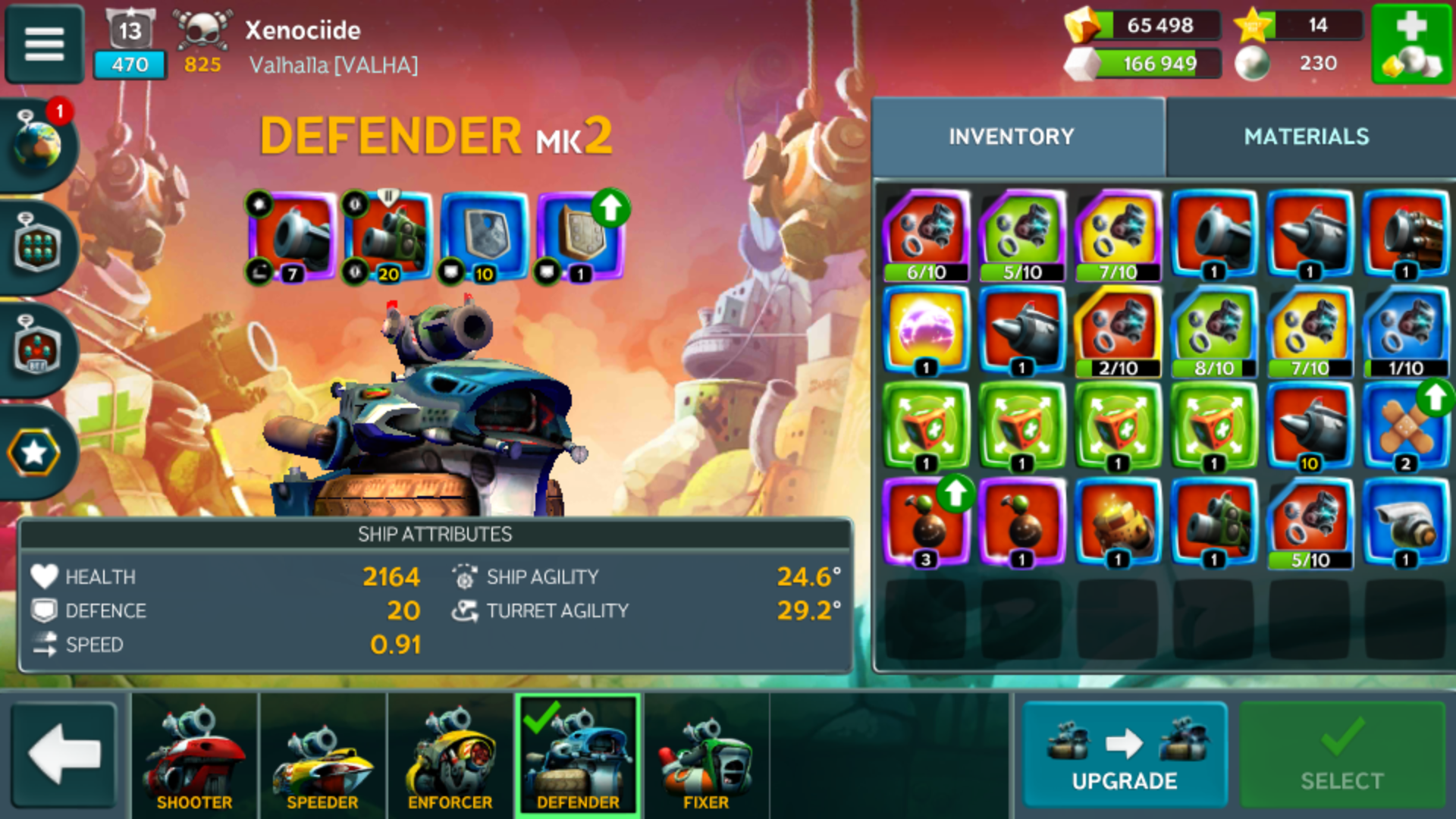Pick the Speeder ship
Image resolution: width=1456 pixels, height=819 pixels.
coord(322,756)
